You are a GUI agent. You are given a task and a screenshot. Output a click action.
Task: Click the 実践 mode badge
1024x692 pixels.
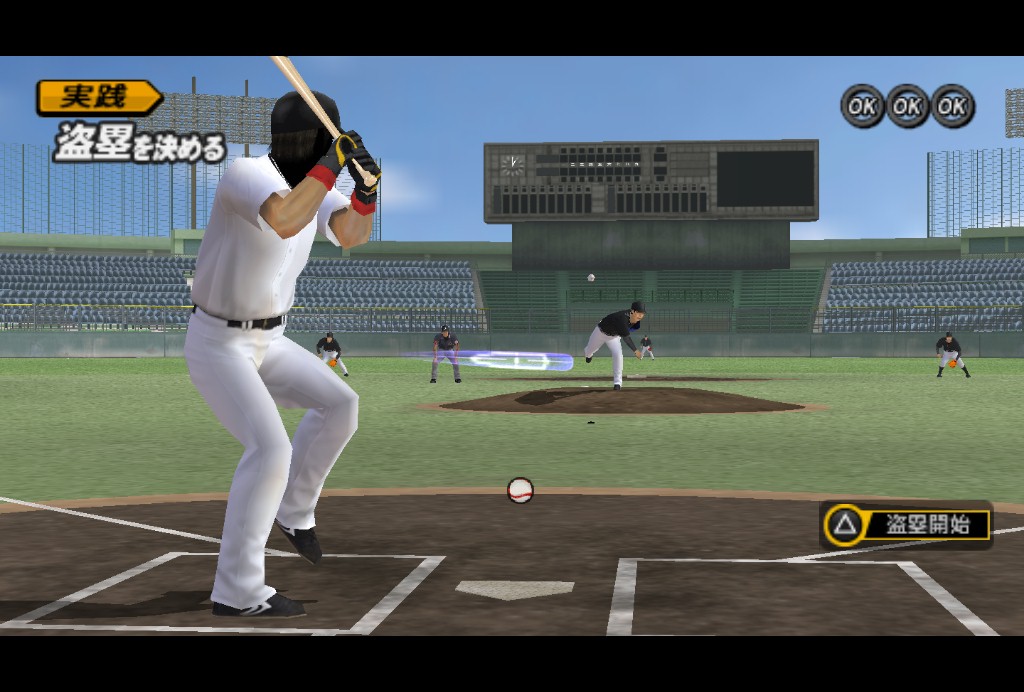coord(97,97)
